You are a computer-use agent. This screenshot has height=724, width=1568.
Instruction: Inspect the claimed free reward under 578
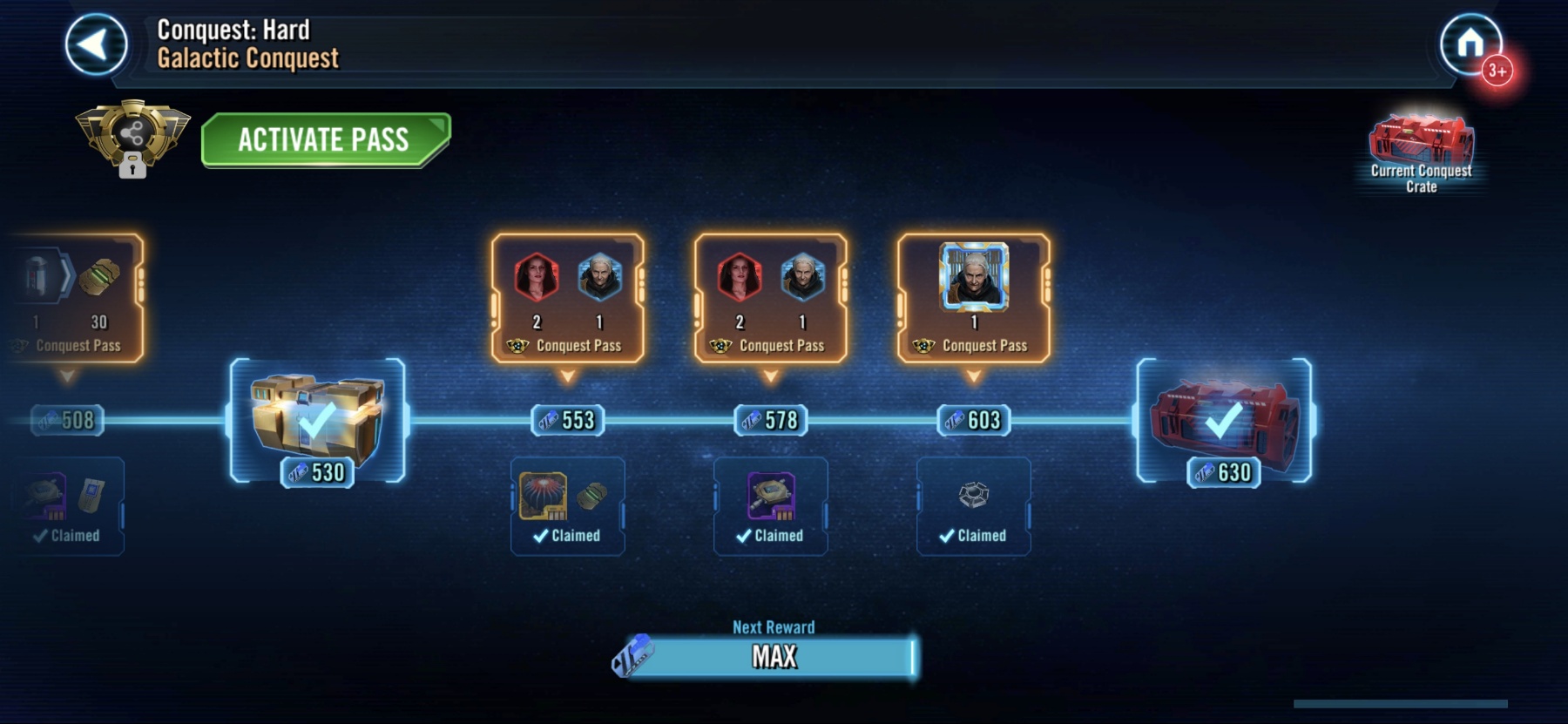tap(771, 506)
